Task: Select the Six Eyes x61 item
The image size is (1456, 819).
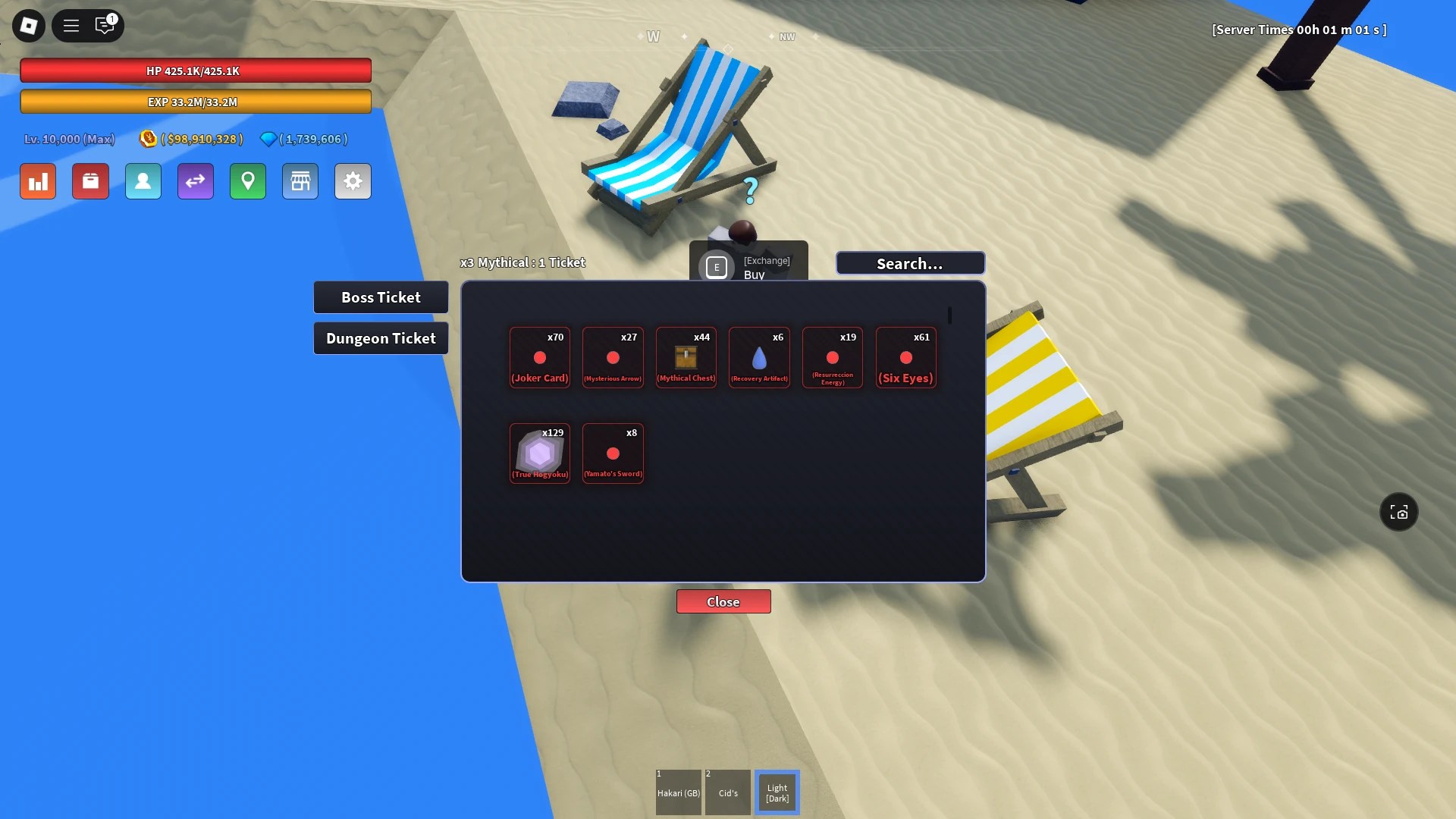Action: tap(905, 357)
